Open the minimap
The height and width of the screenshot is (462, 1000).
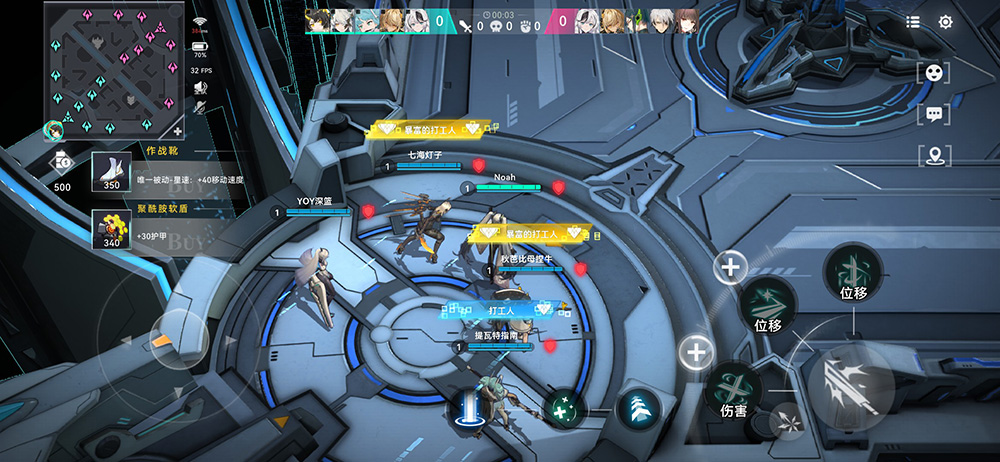[x=110, y=68]
